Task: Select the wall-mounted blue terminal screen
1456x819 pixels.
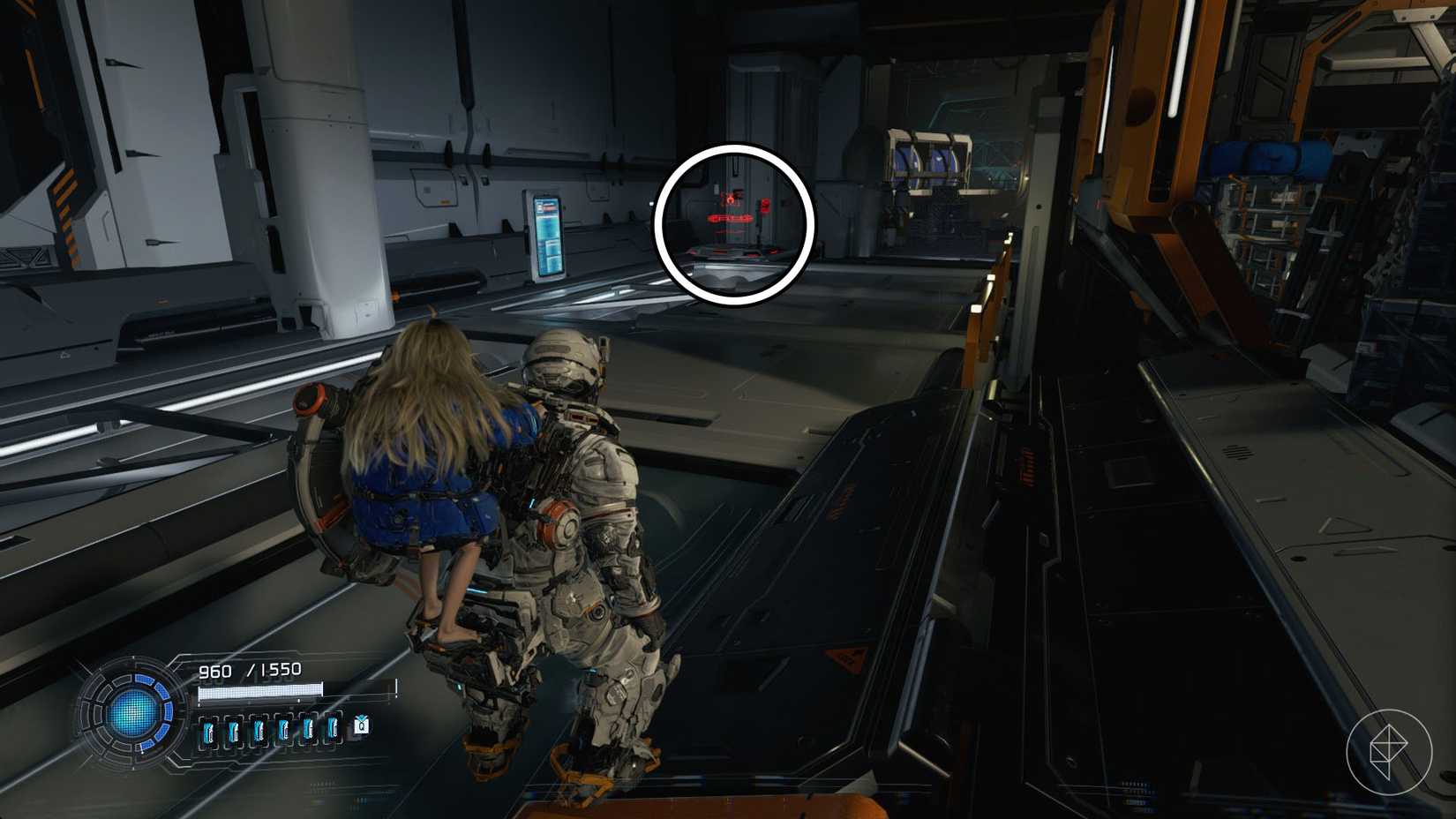Action: pyautogui.click(x=547, y=237)
